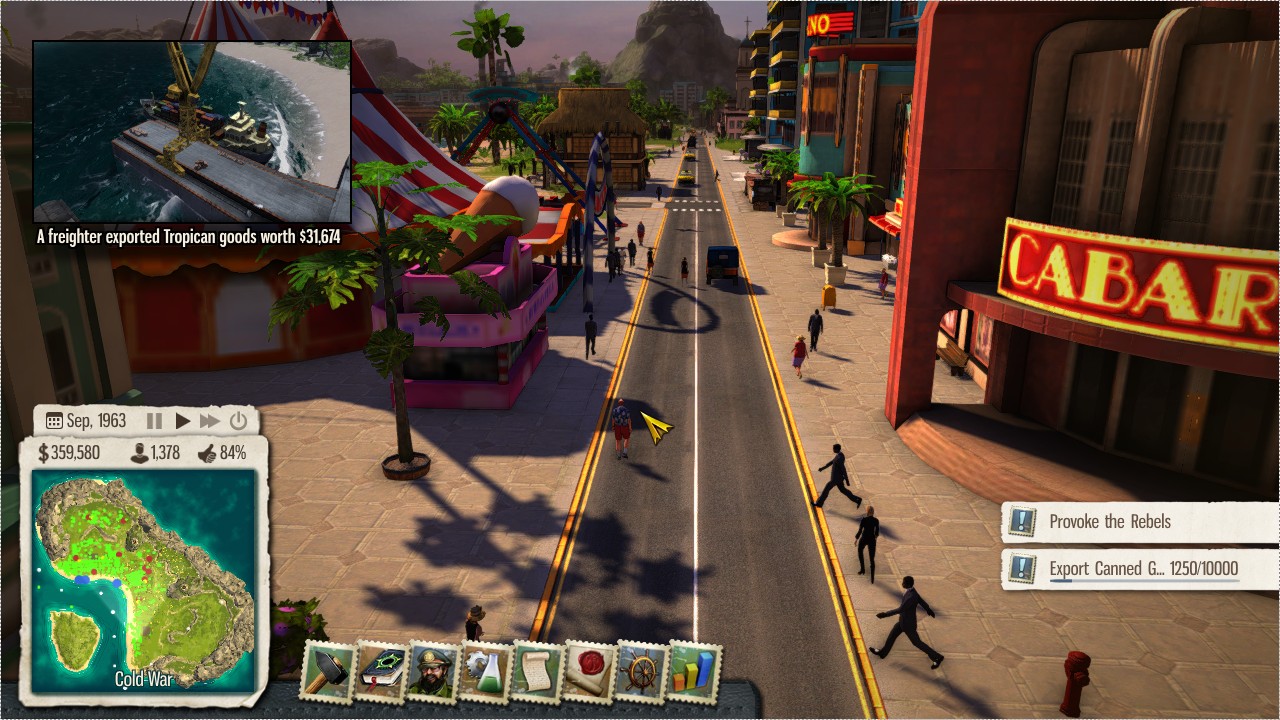Open the build menu hammer icon
The image size is (1280, 720).
[328, 671]
